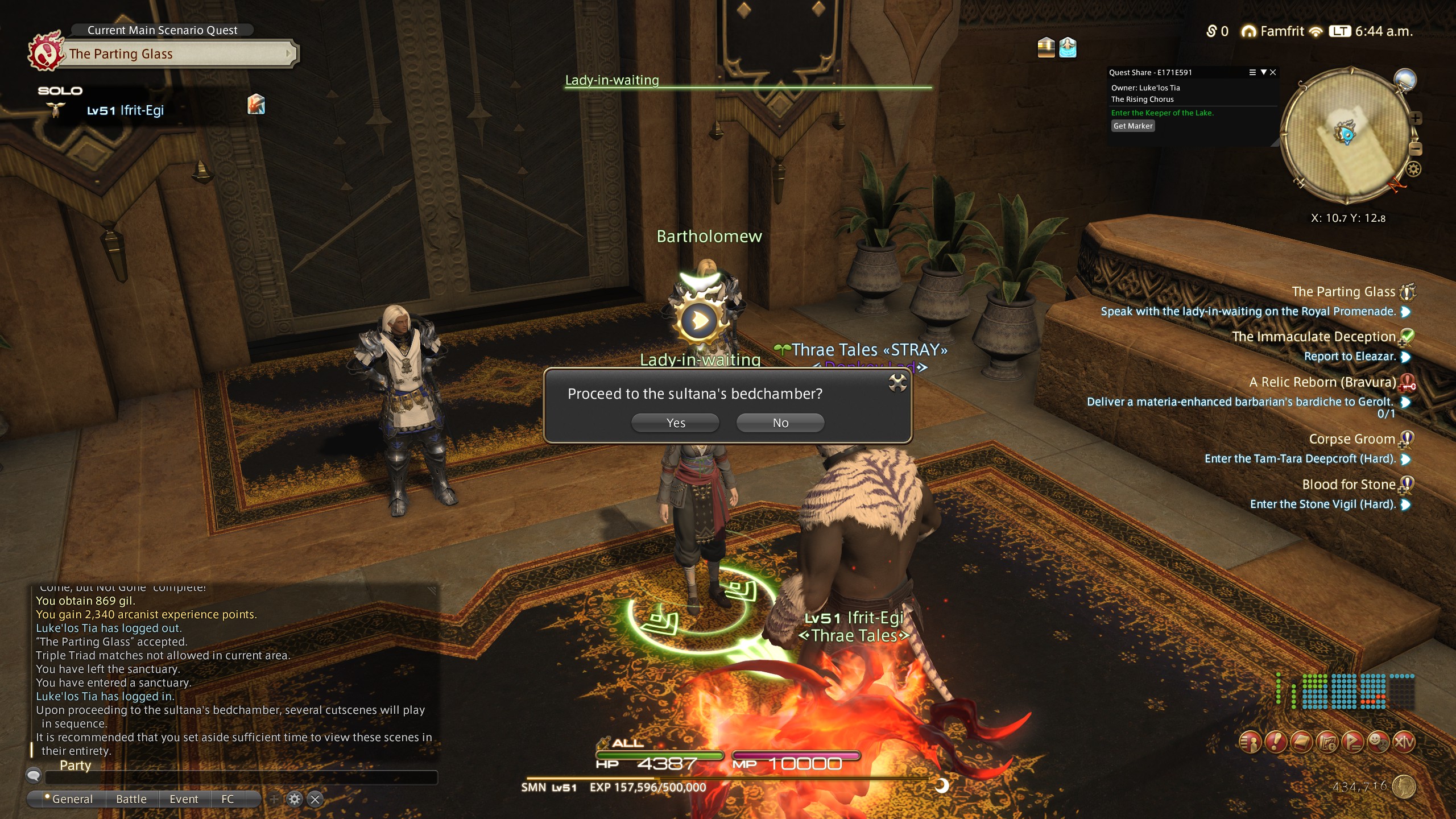Image resolution: width=1456 pixels, height=819 pixels.
Task: Open chat log settings gear
Action: click(294, 799)
